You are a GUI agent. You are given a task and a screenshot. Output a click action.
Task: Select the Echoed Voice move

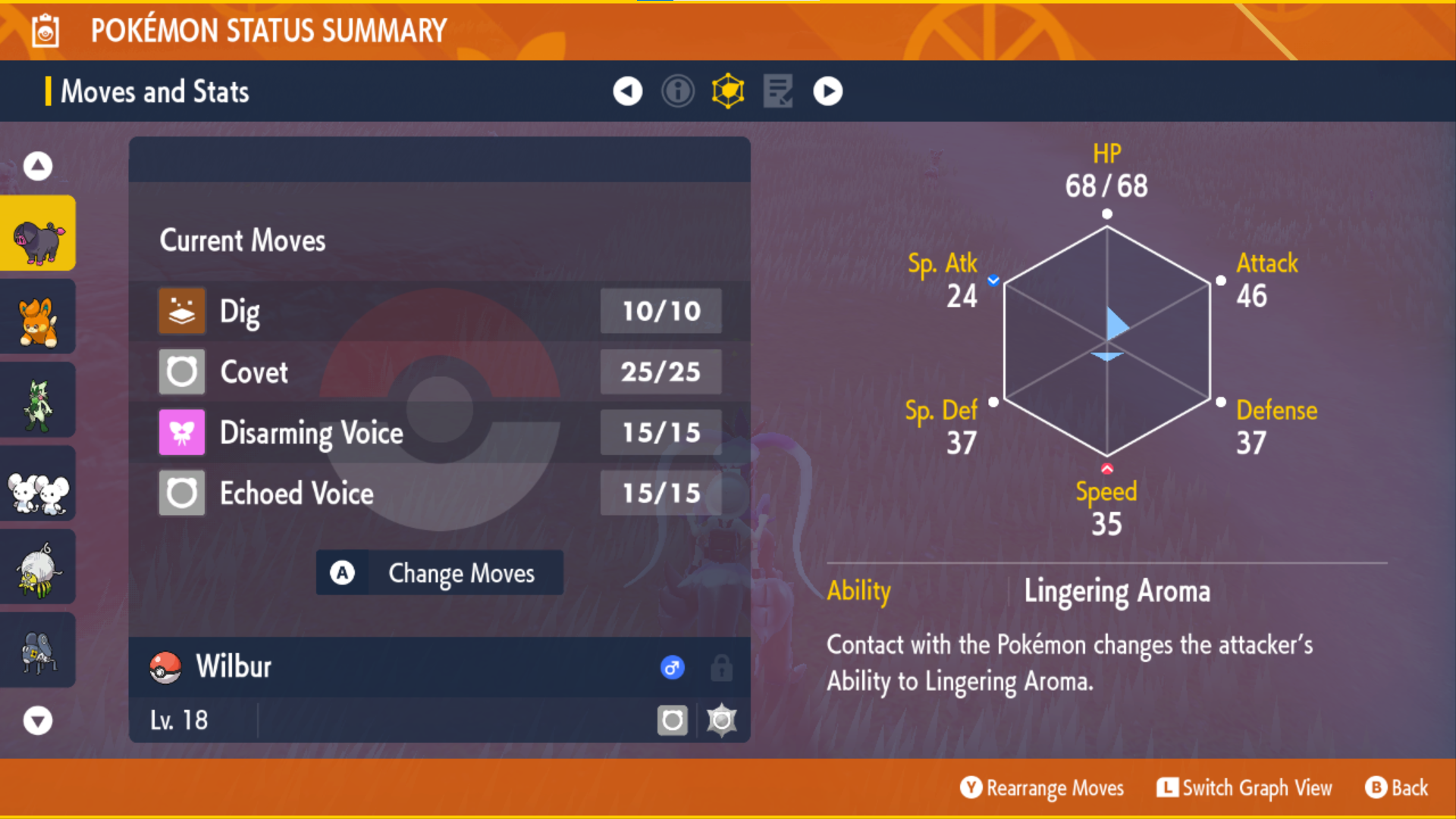[x=439, y=493]
